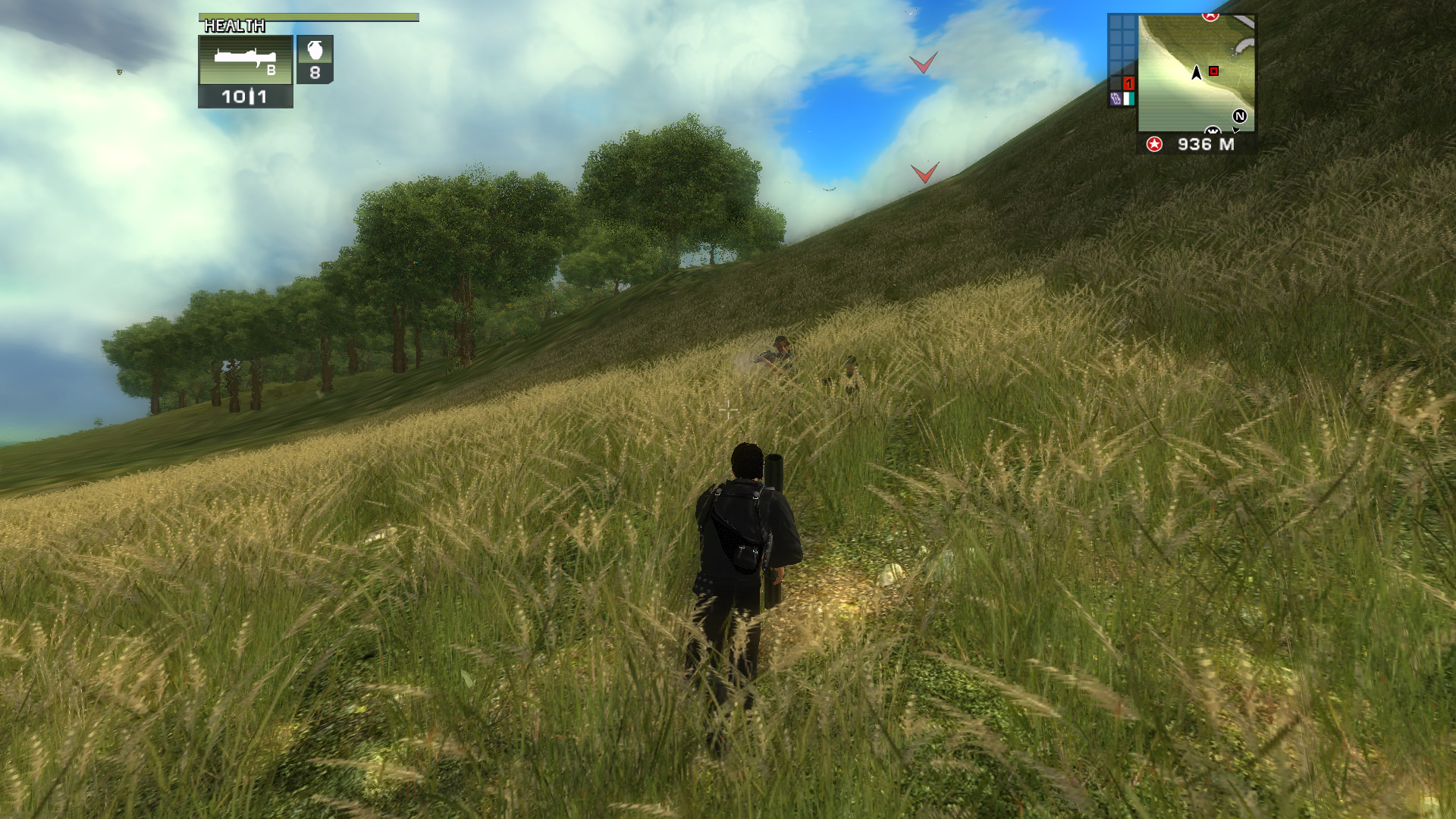Viewport: 1456px width, 819px height.
Task: Click the red heat level 1 indicator
Action: [x=1128, y=83]
